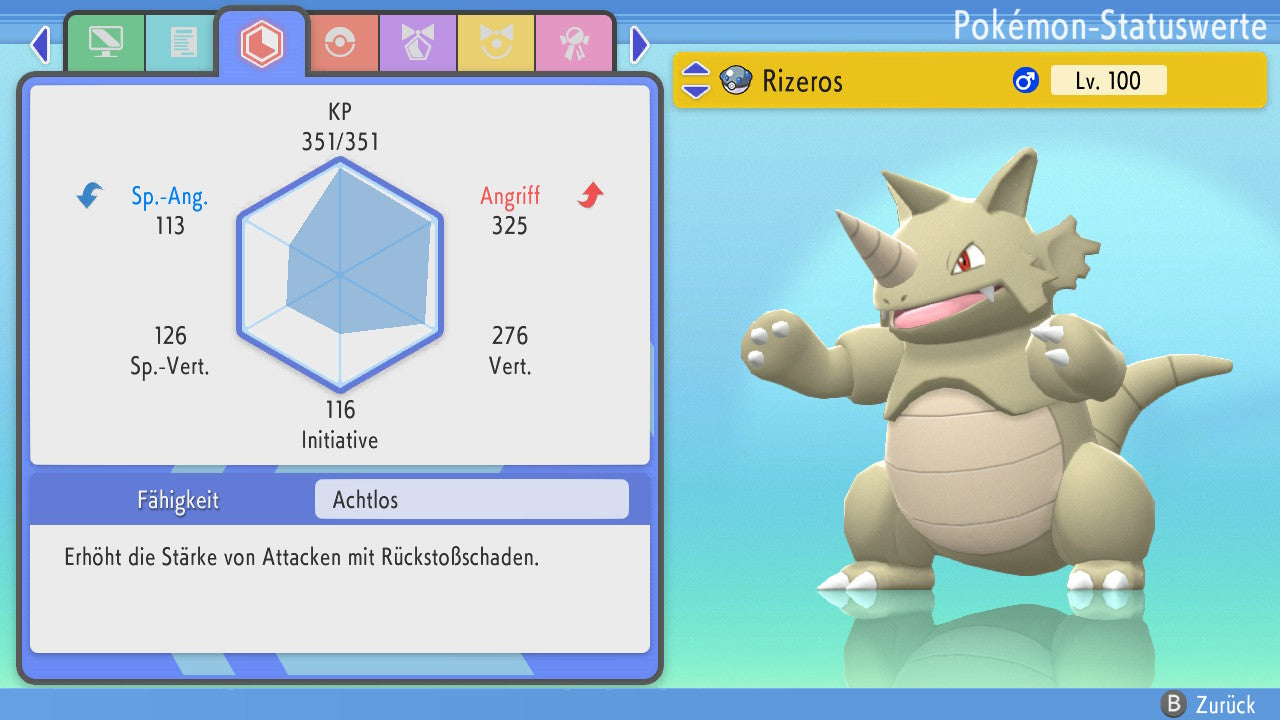
Task: Switch to the purple bow pentagon tab
Action: (418, 43)
